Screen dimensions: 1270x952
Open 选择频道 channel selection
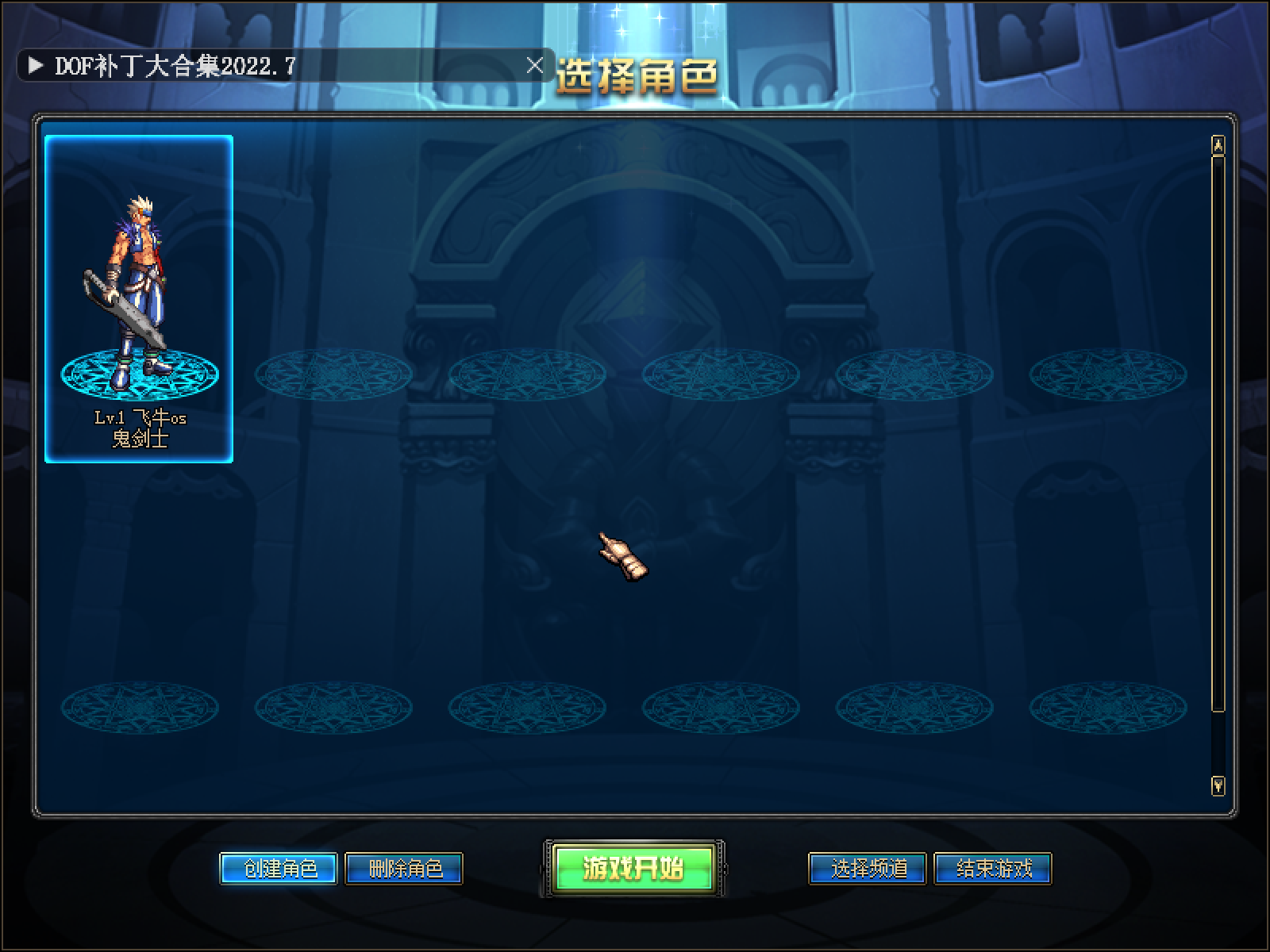(x=868, y=869)
